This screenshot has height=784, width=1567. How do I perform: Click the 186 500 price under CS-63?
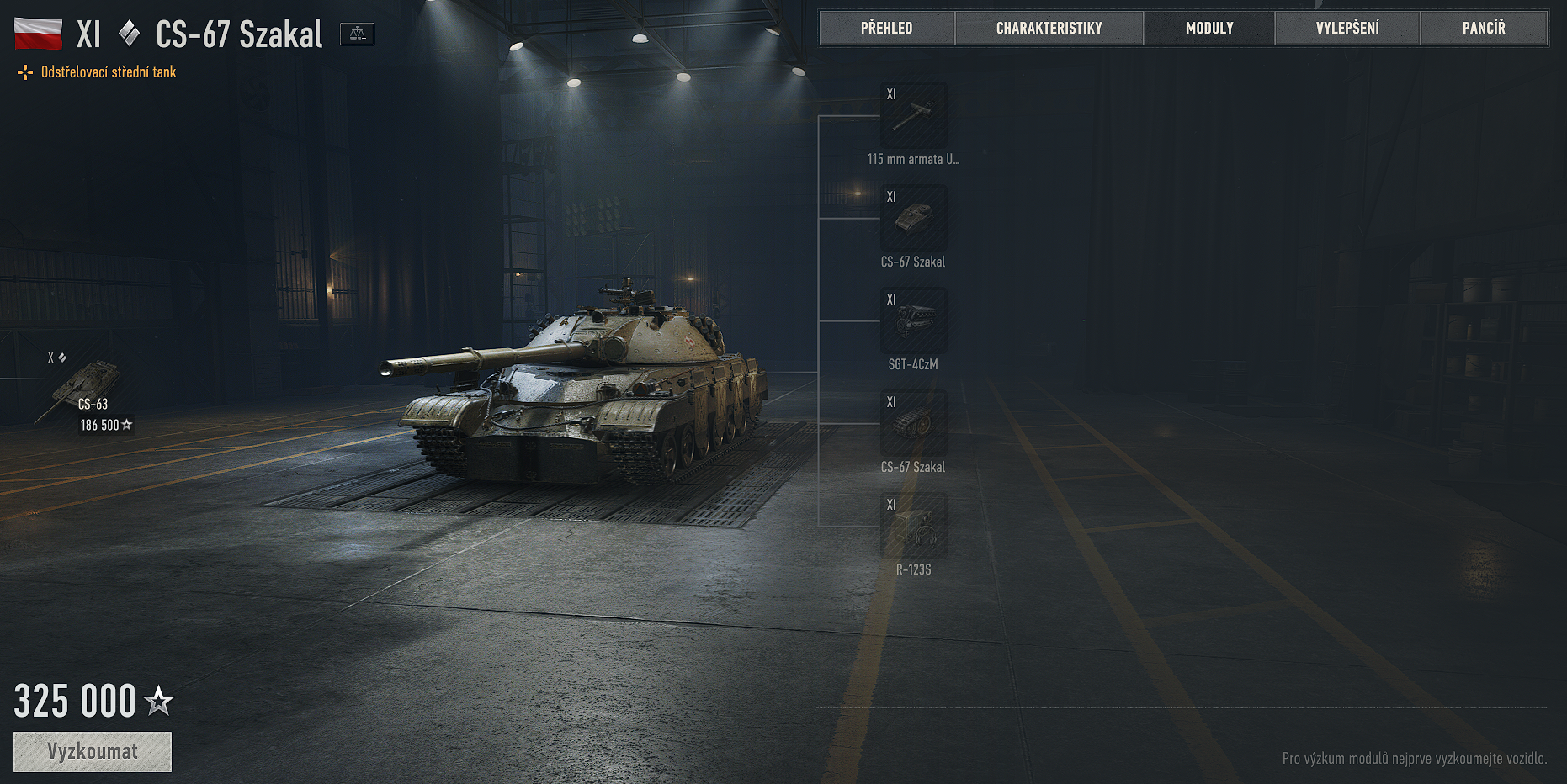(101, 426)
